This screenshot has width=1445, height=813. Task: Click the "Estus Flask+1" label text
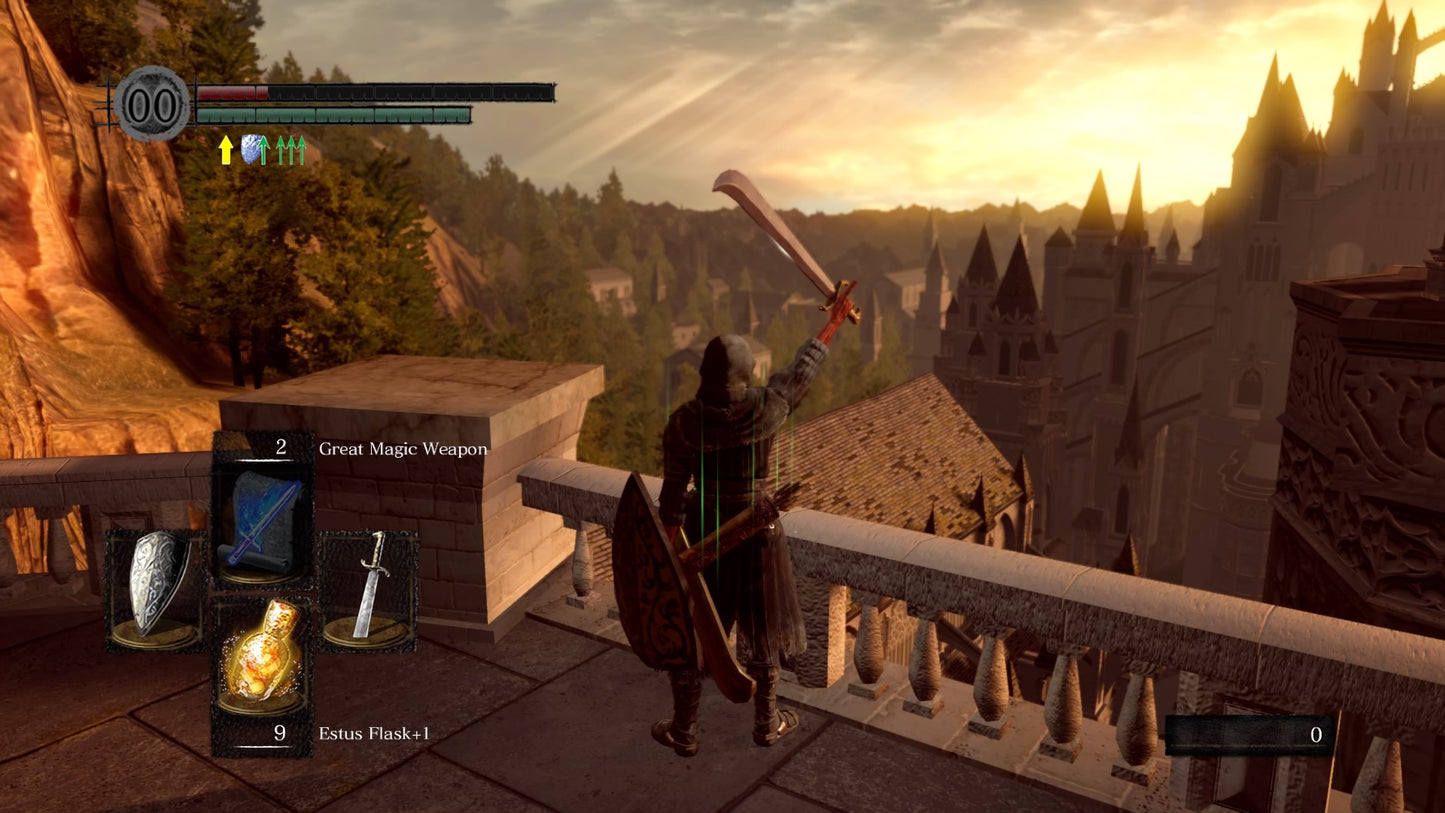[375, 734]
